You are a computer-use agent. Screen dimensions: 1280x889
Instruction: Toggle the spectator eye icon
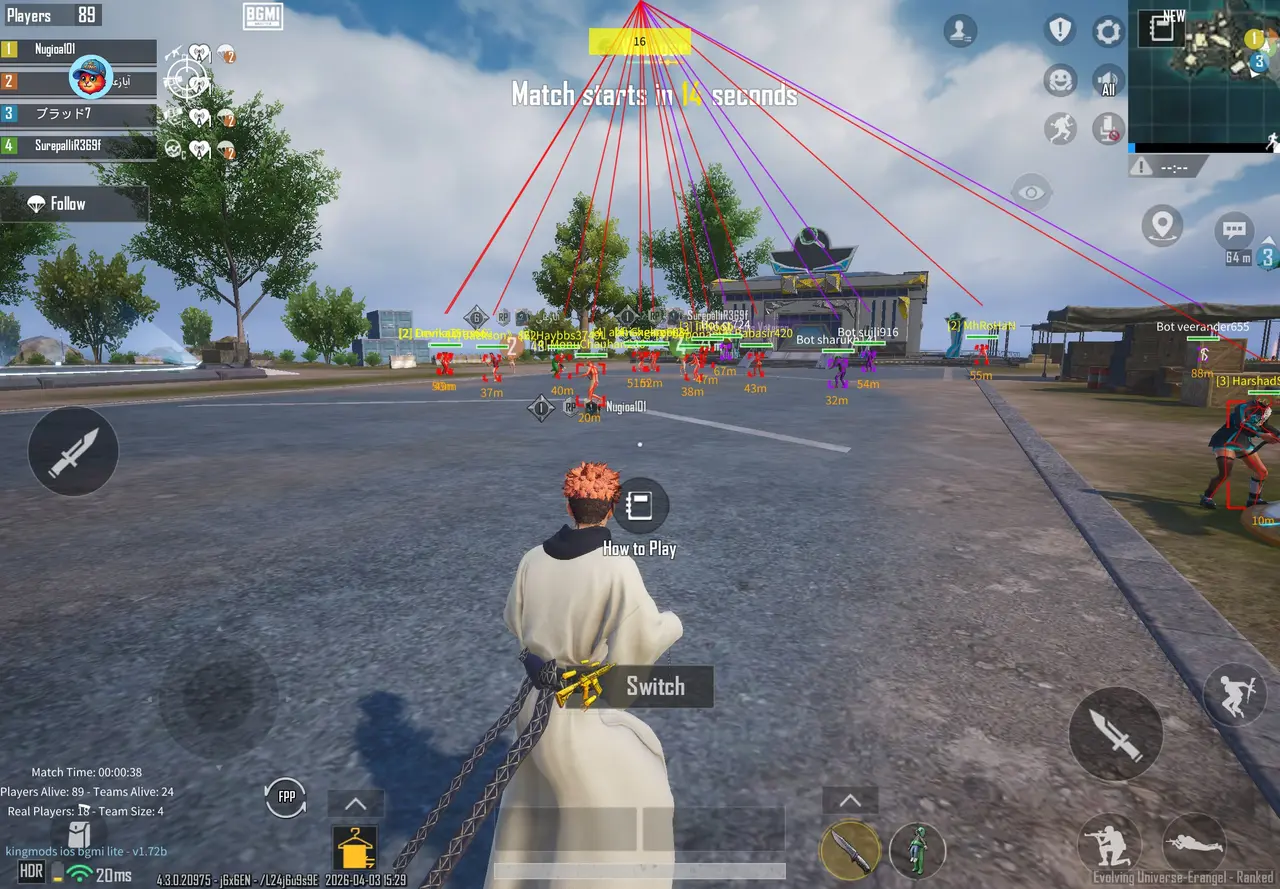1030,191
